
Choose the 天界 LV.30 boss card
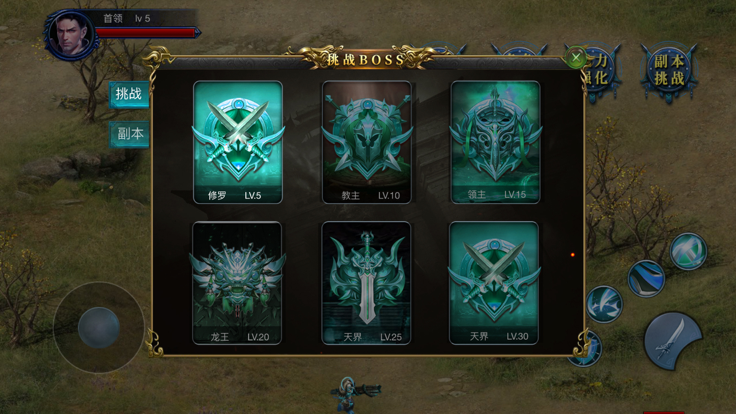(495, 284)
